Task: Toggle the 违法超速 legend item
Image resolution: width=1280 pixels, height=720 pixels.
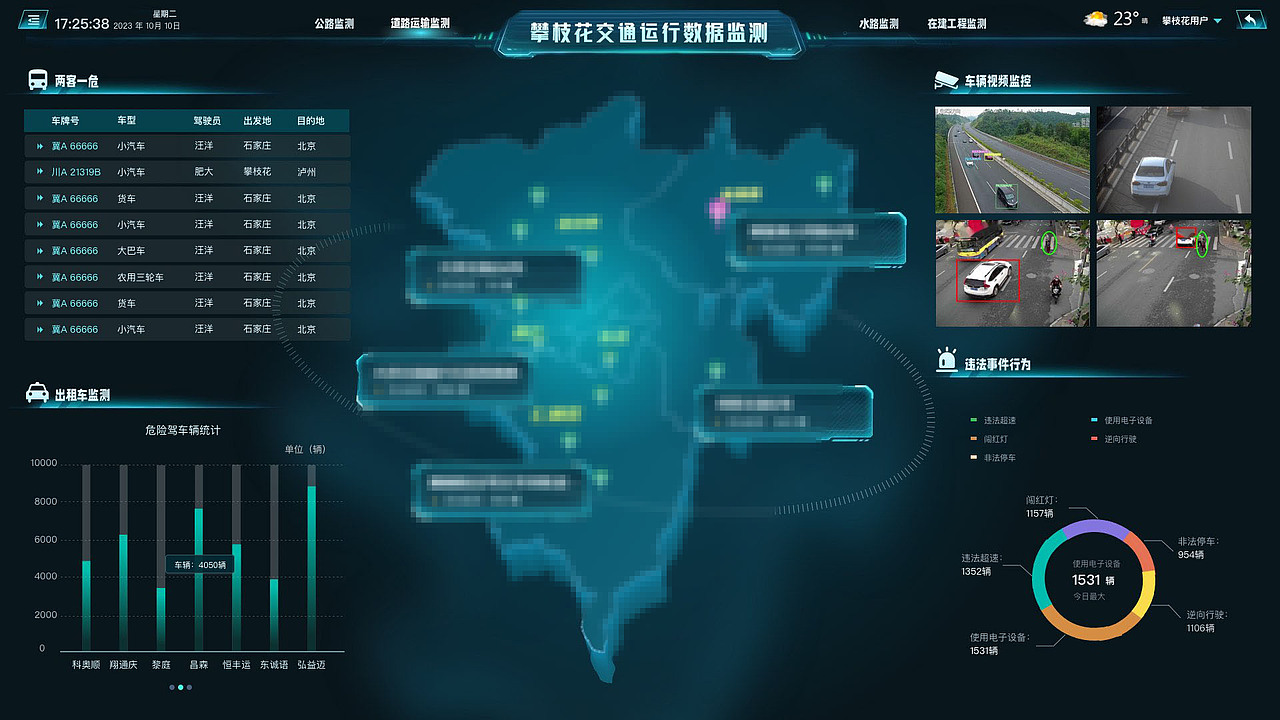Action: pyautogui.click(x=994, y=418)
